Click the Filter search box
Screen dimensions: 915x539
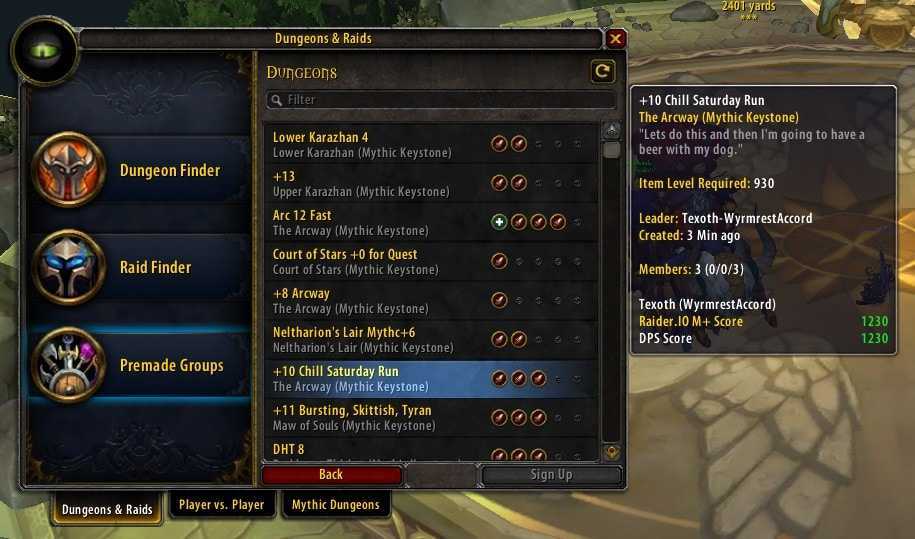440,100
